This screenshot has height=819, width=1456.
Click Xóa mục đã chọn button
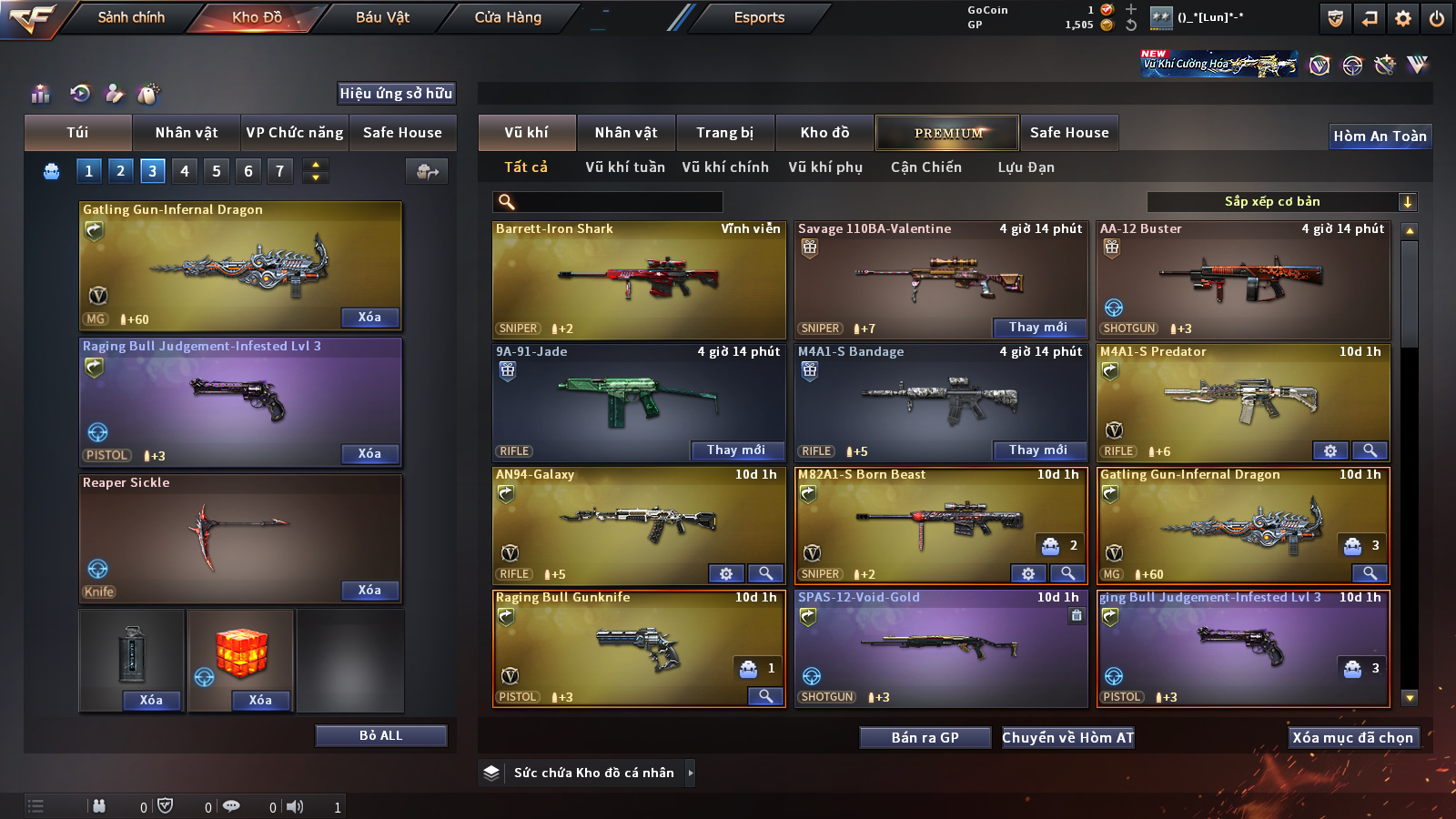coord(1352,737)
